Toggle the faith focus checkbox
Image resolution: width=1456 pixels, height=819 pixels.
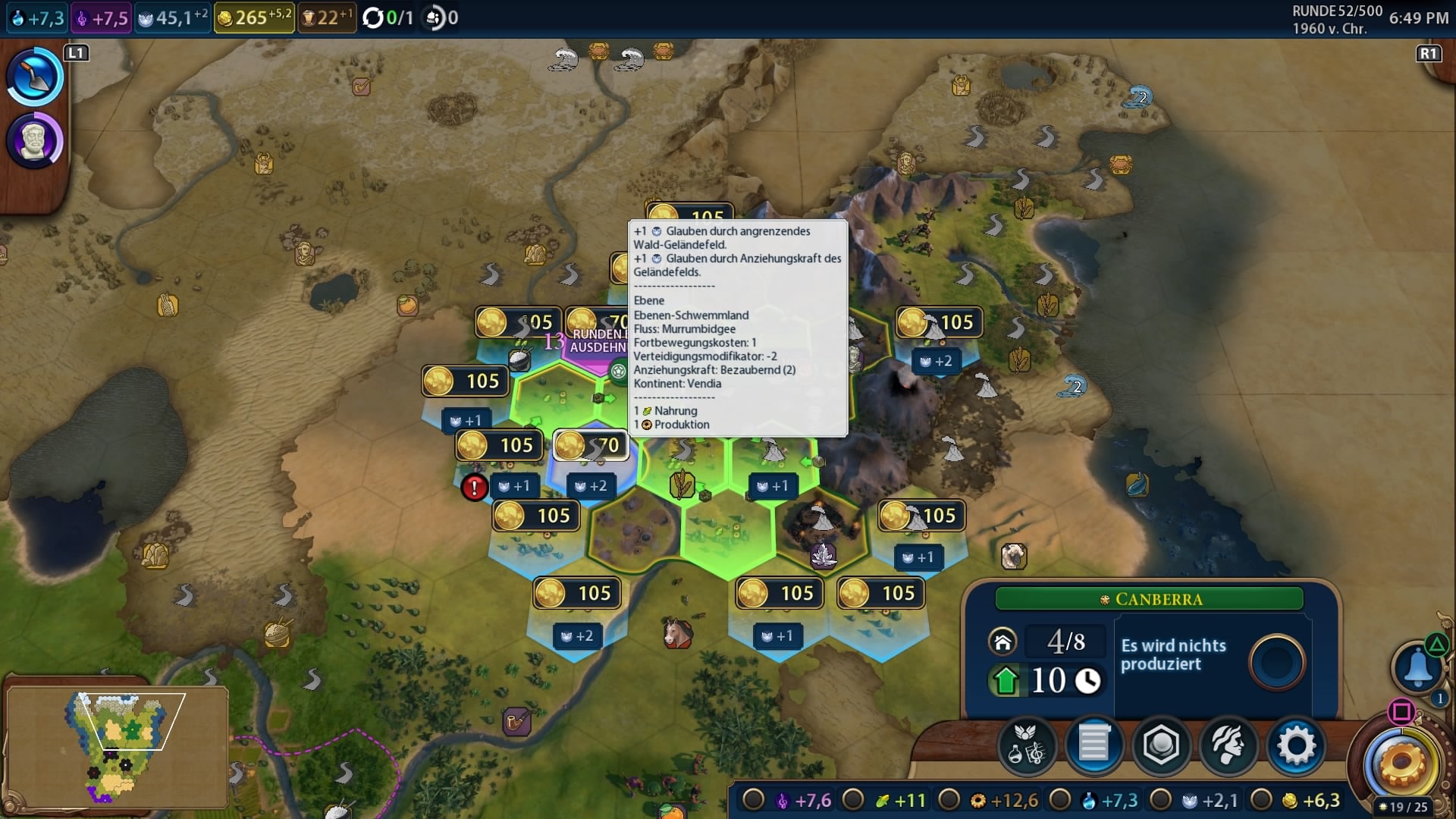(x=1161, y=800)
